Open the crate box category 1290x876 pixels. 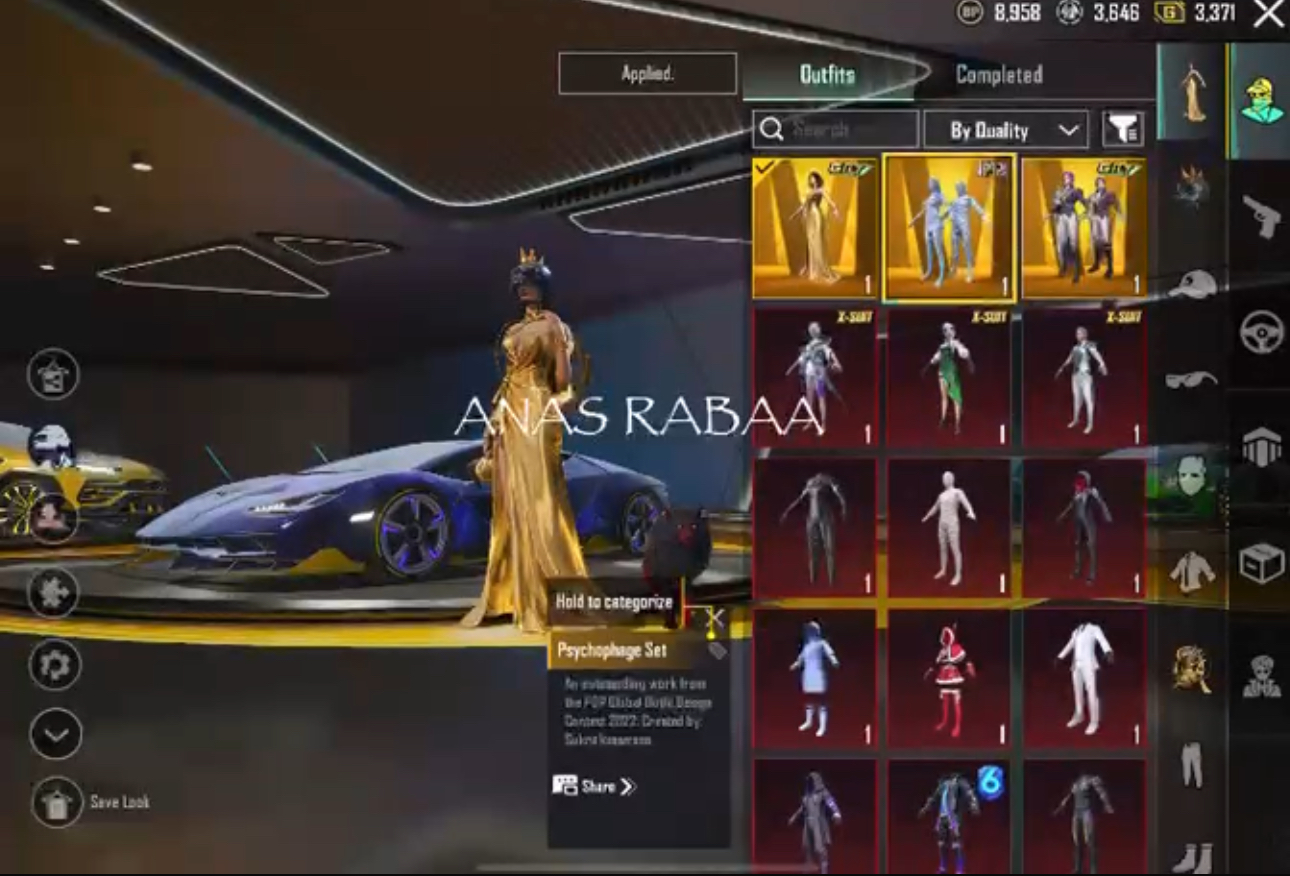tap(1261, 565)
